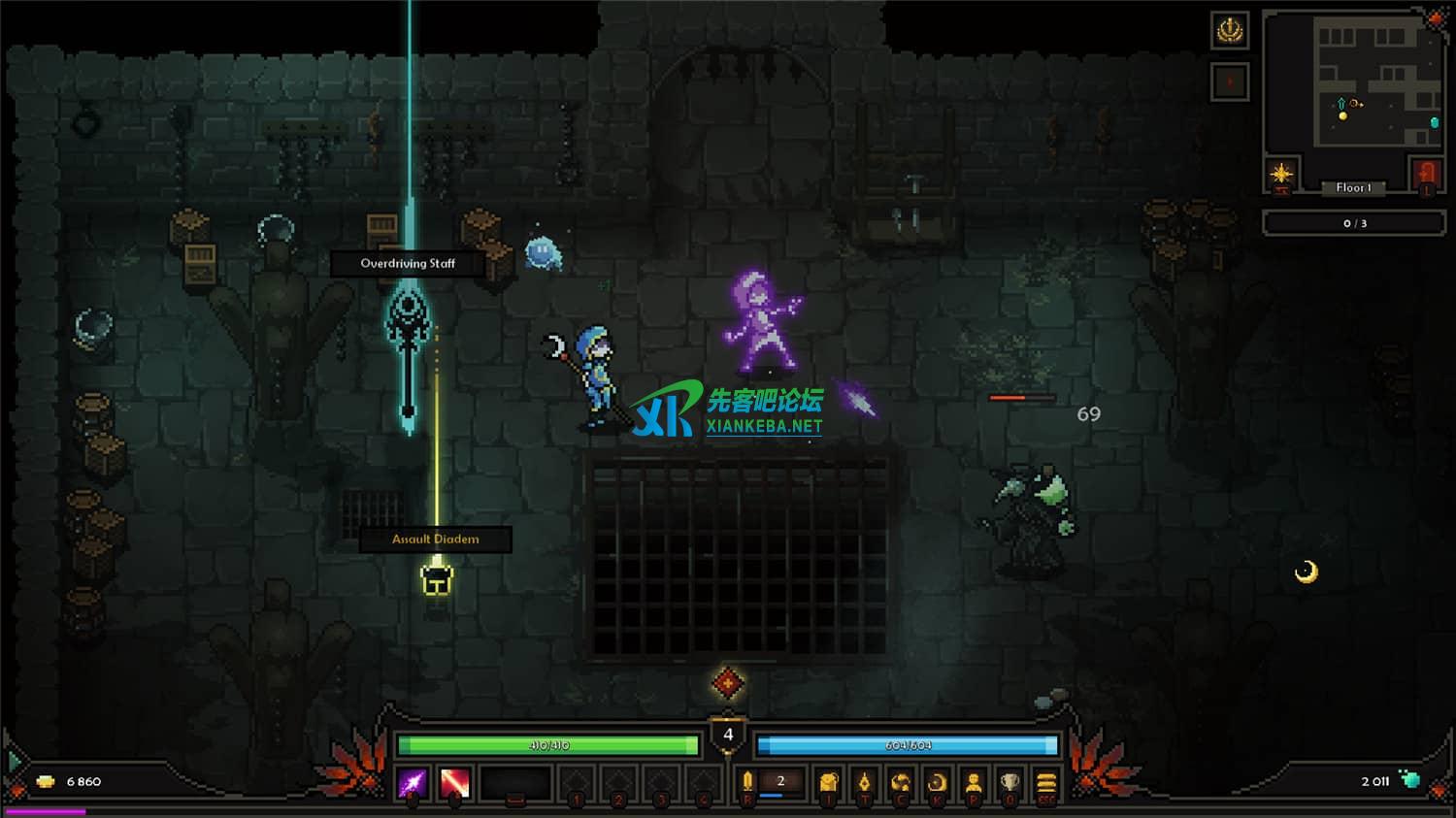Open the inventory backpack
Viewport: 1456px width, 818px height.
pyautogui.click(x=828, y=782)
